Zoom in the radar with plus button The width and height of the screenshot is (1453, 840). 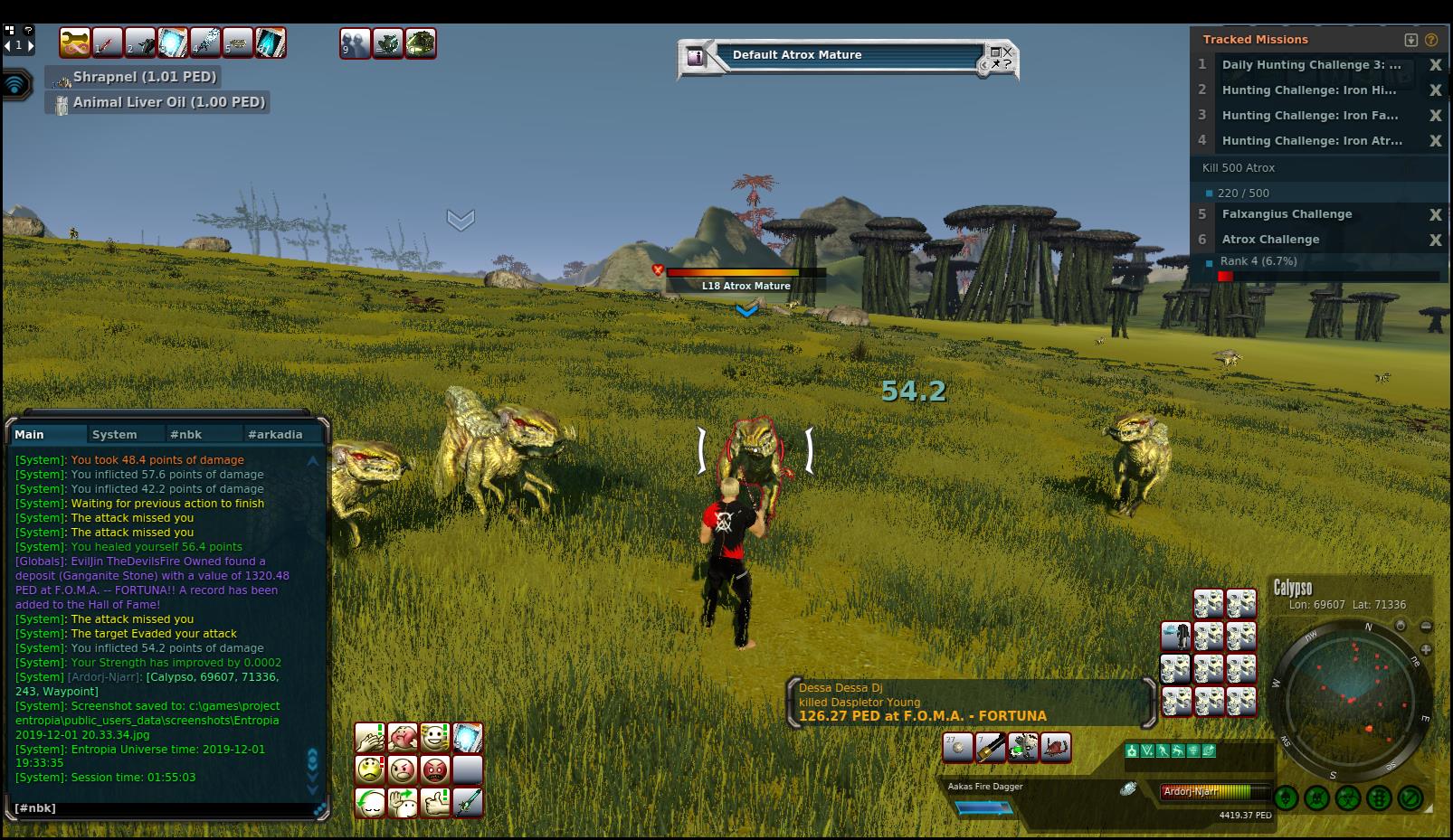pos(1426,649)
